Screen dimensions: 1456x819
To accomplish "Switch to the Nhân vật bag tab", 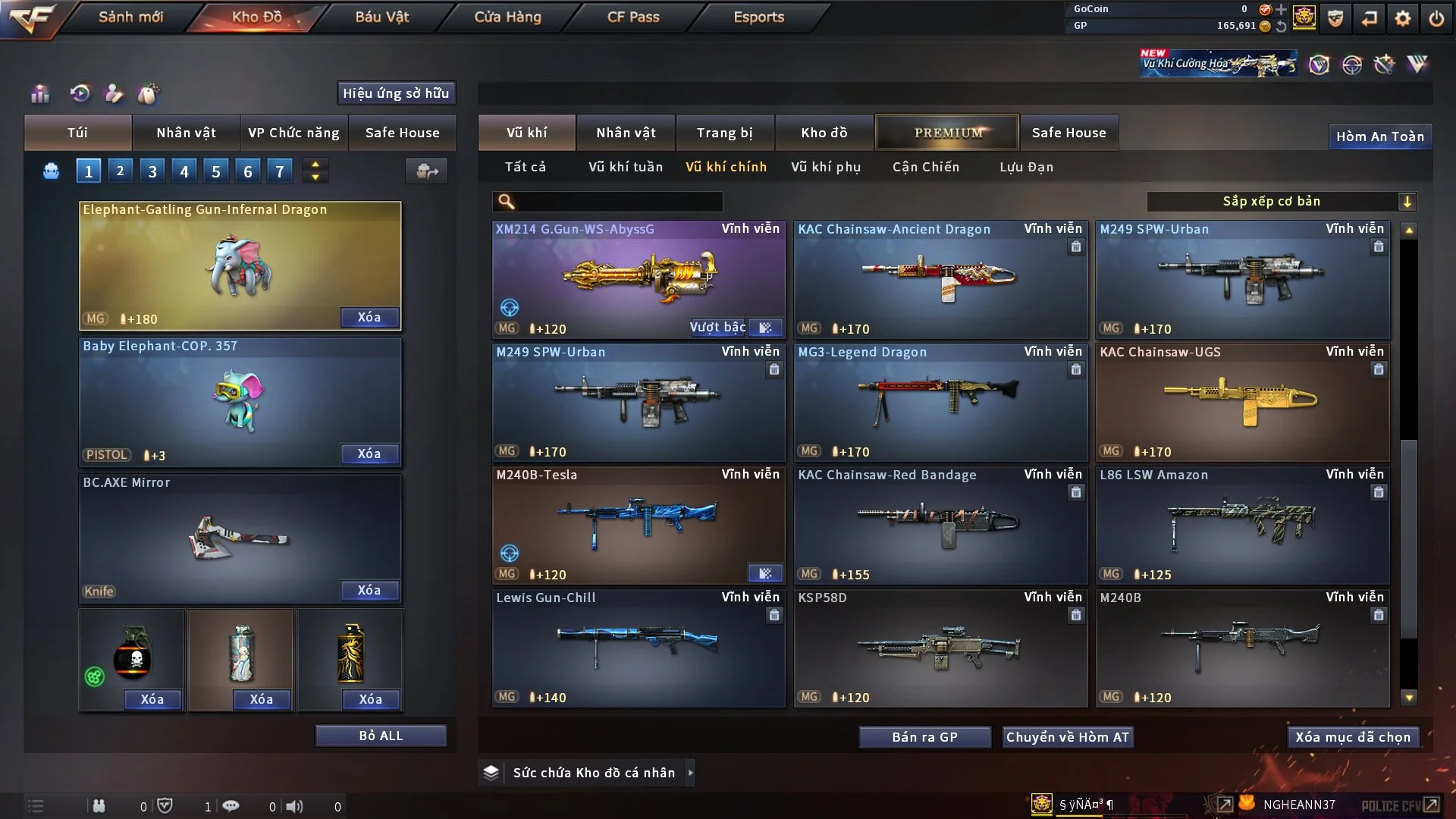I will click(x=186, y=133).
